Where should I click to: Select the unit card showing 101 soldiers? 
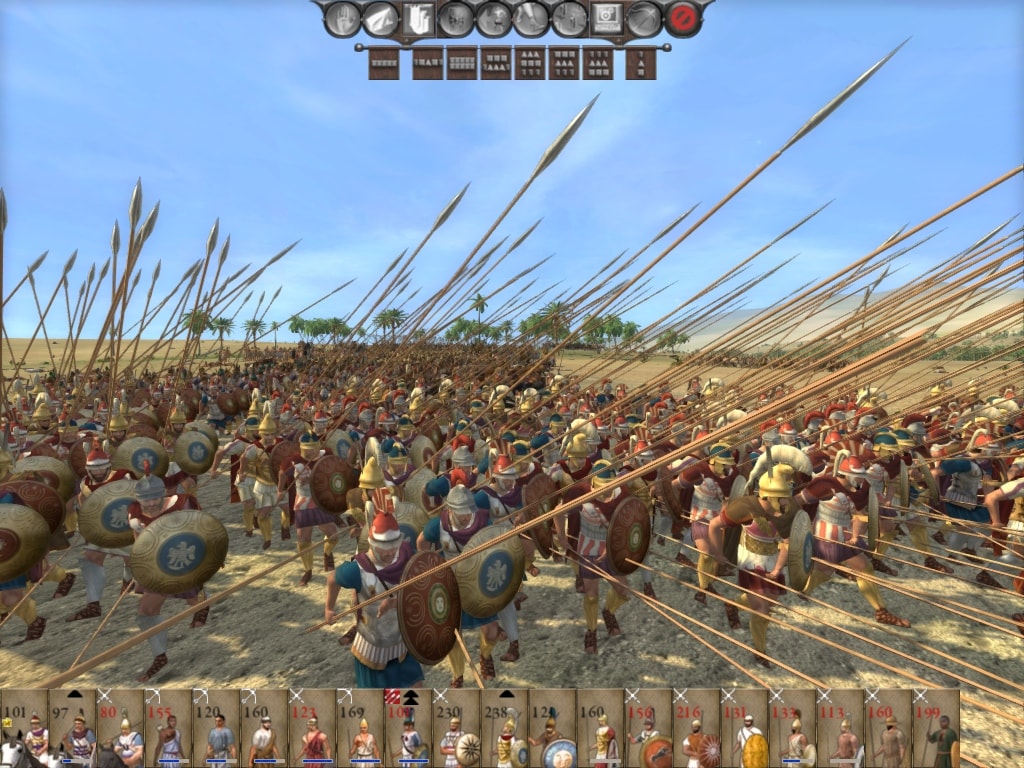click(x=24, y=728)
